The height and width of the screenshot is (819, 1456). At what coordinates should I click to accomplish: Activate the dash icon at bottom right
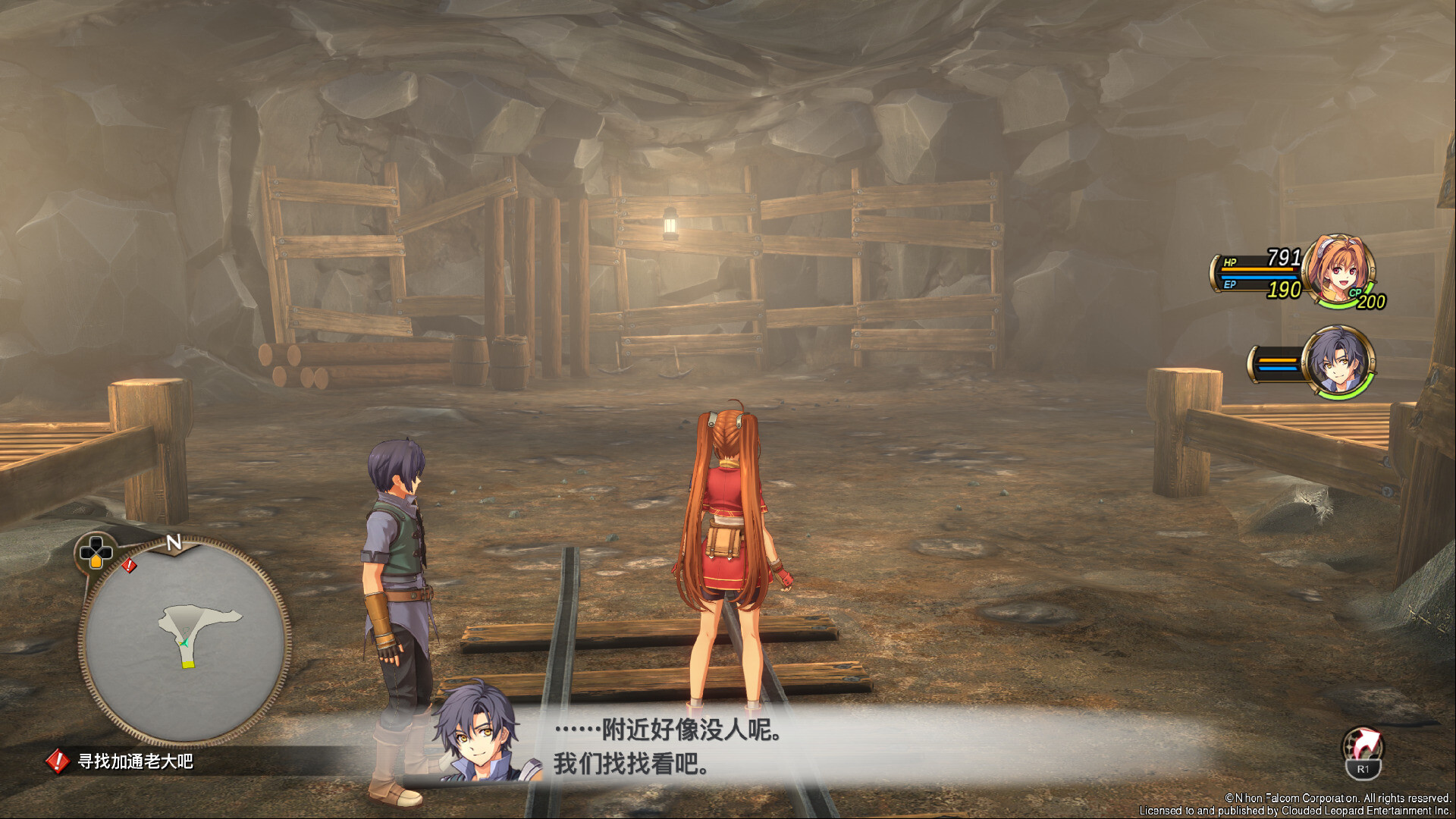(x=1362, y=746)
